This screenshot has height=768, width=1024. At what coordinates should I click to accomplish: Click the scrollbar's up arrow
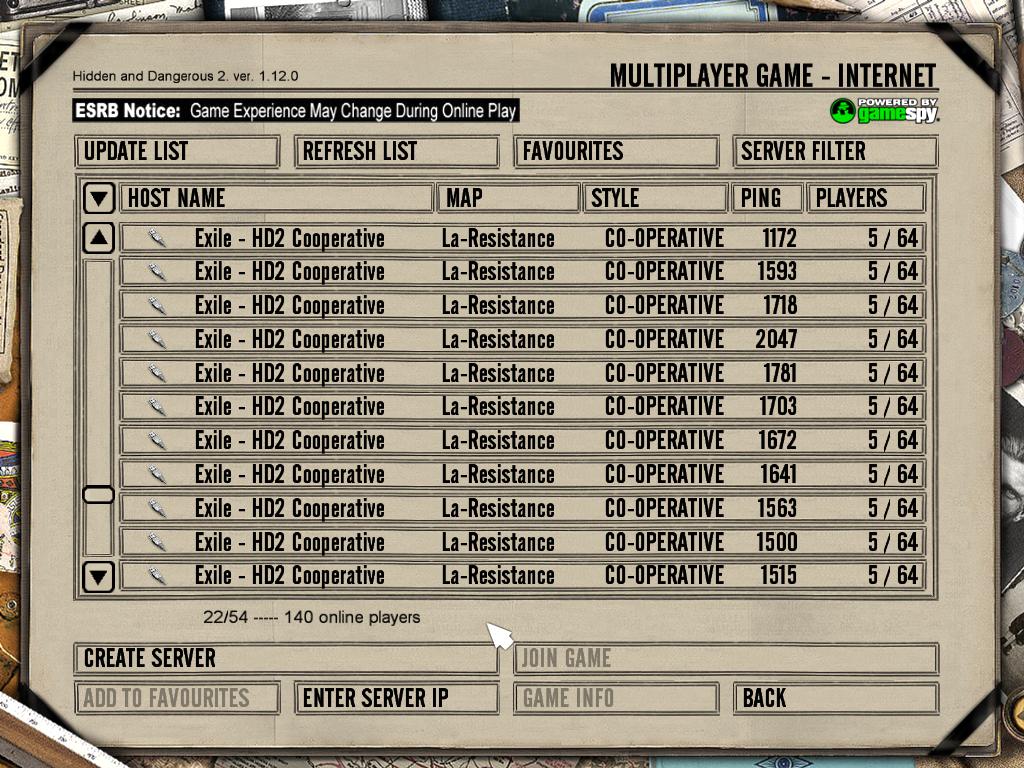tap(98, 238)
